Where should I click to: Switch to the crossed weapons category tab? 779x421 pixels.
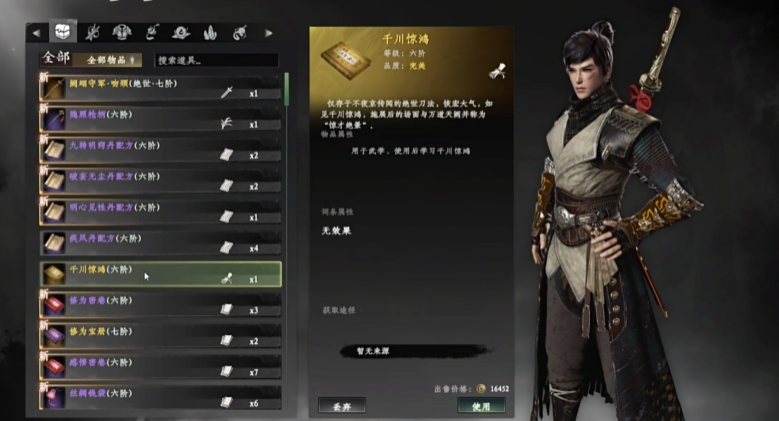93,32
